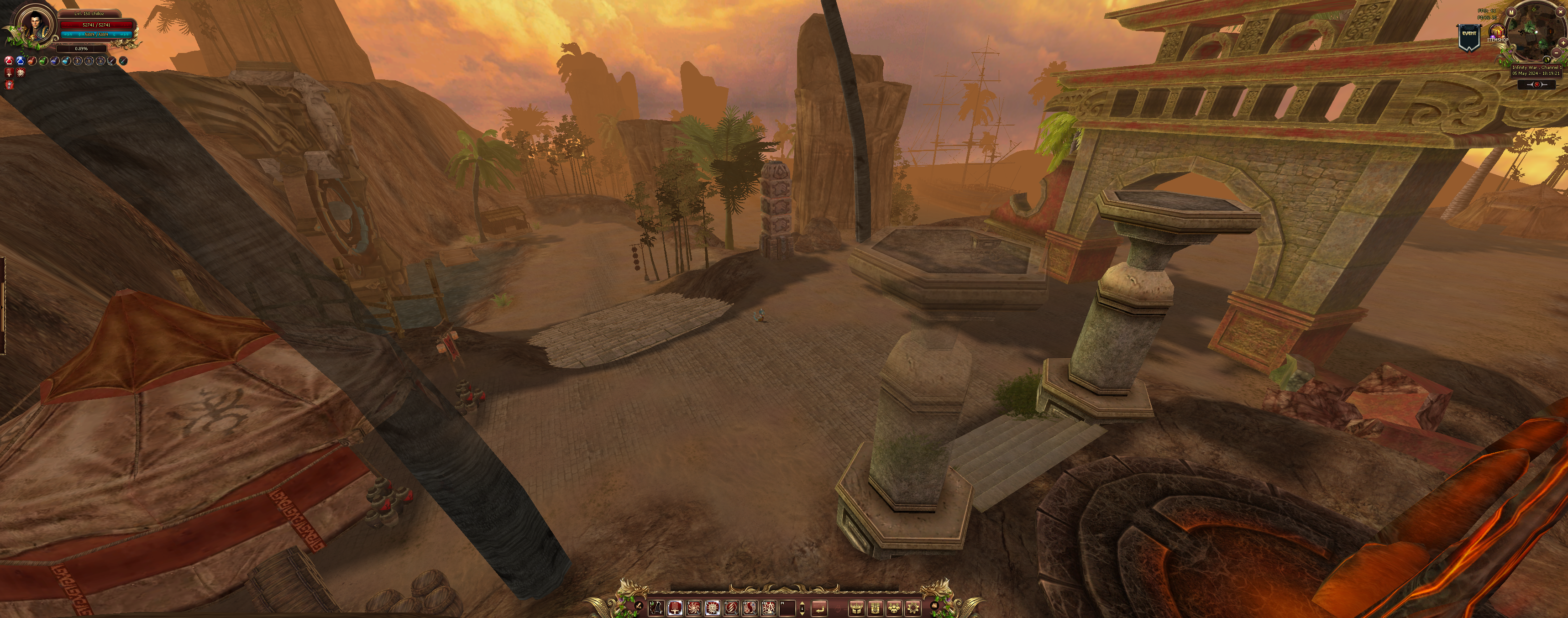Open the world map with M button
This screenshot has width=1568, height=618.
pos(1511,12)
